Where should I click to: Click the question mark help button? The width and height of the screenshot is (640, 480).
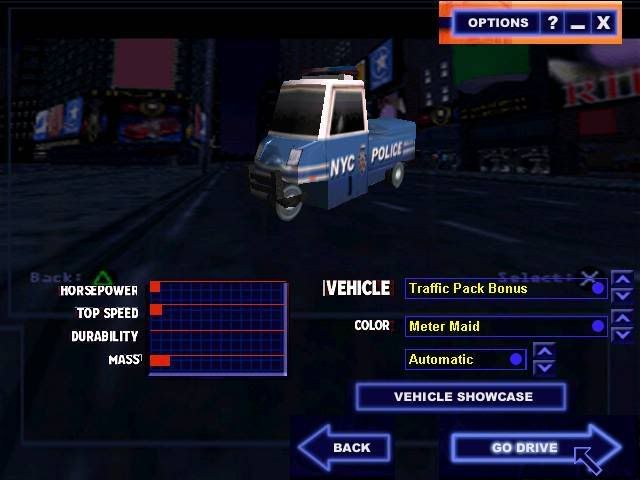[552, 22]
